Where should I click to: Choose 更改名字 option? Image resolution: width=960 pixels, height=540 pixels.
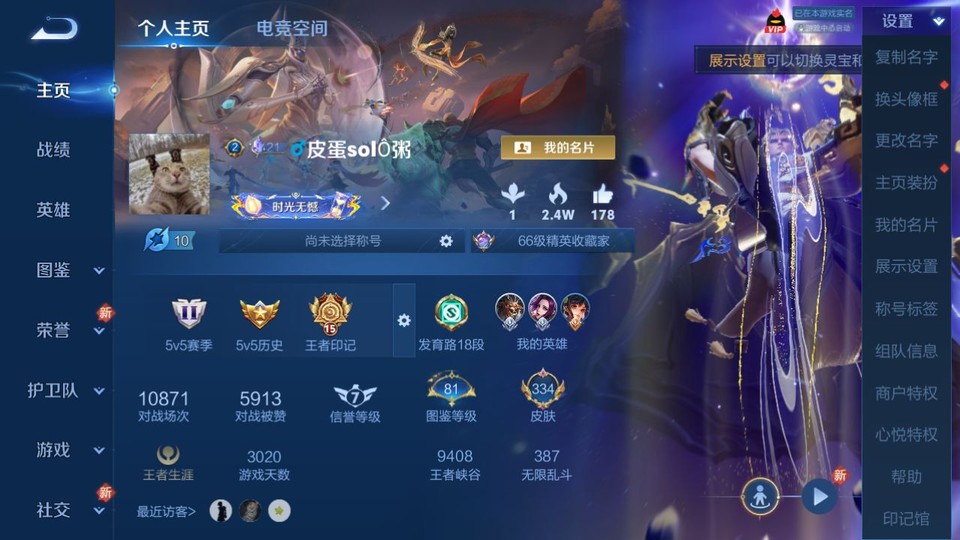tap(906, 141)
